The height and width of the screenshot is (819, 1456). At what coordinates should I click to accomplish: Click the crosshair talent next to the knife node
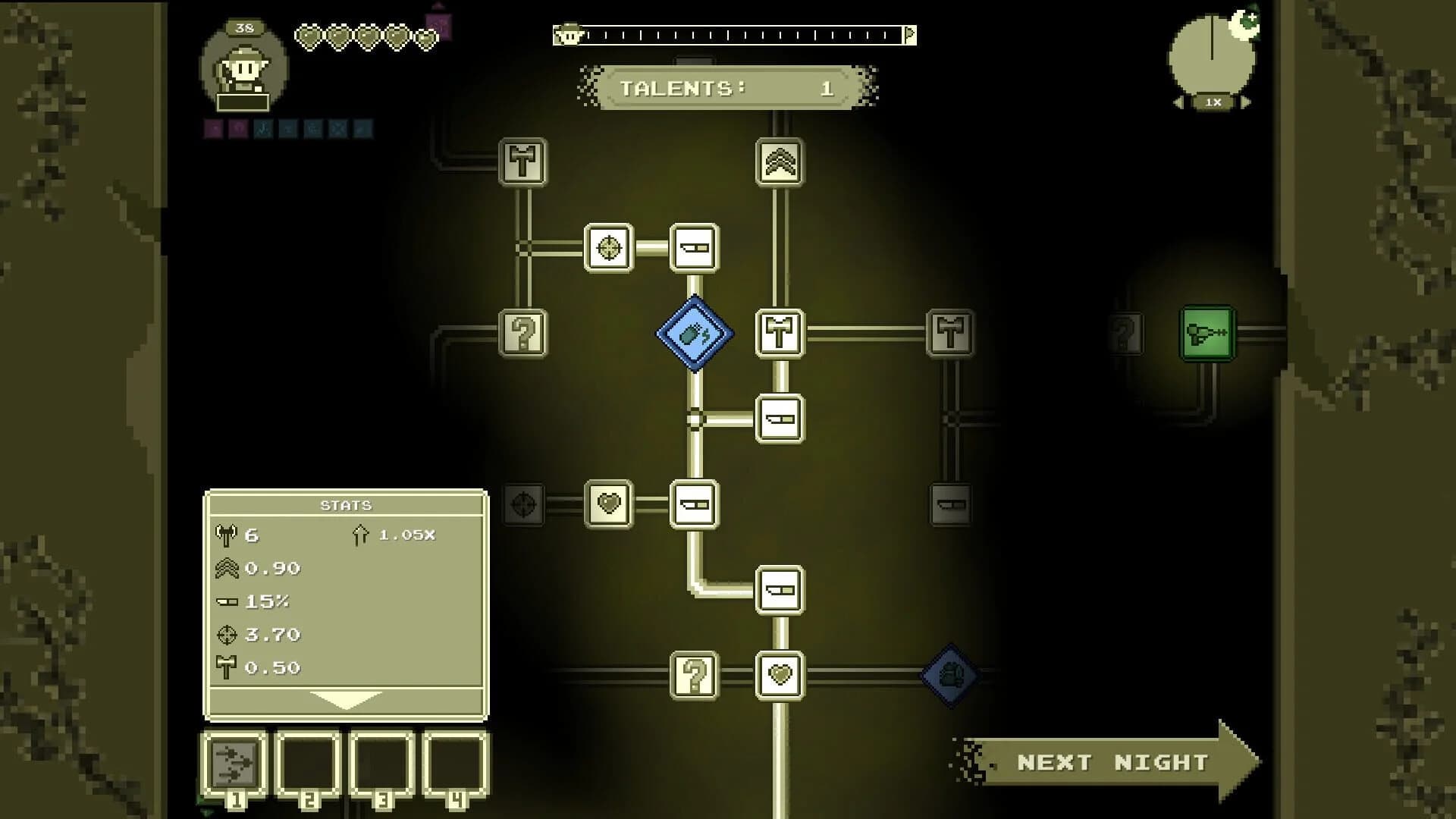[x=609, y=249]
